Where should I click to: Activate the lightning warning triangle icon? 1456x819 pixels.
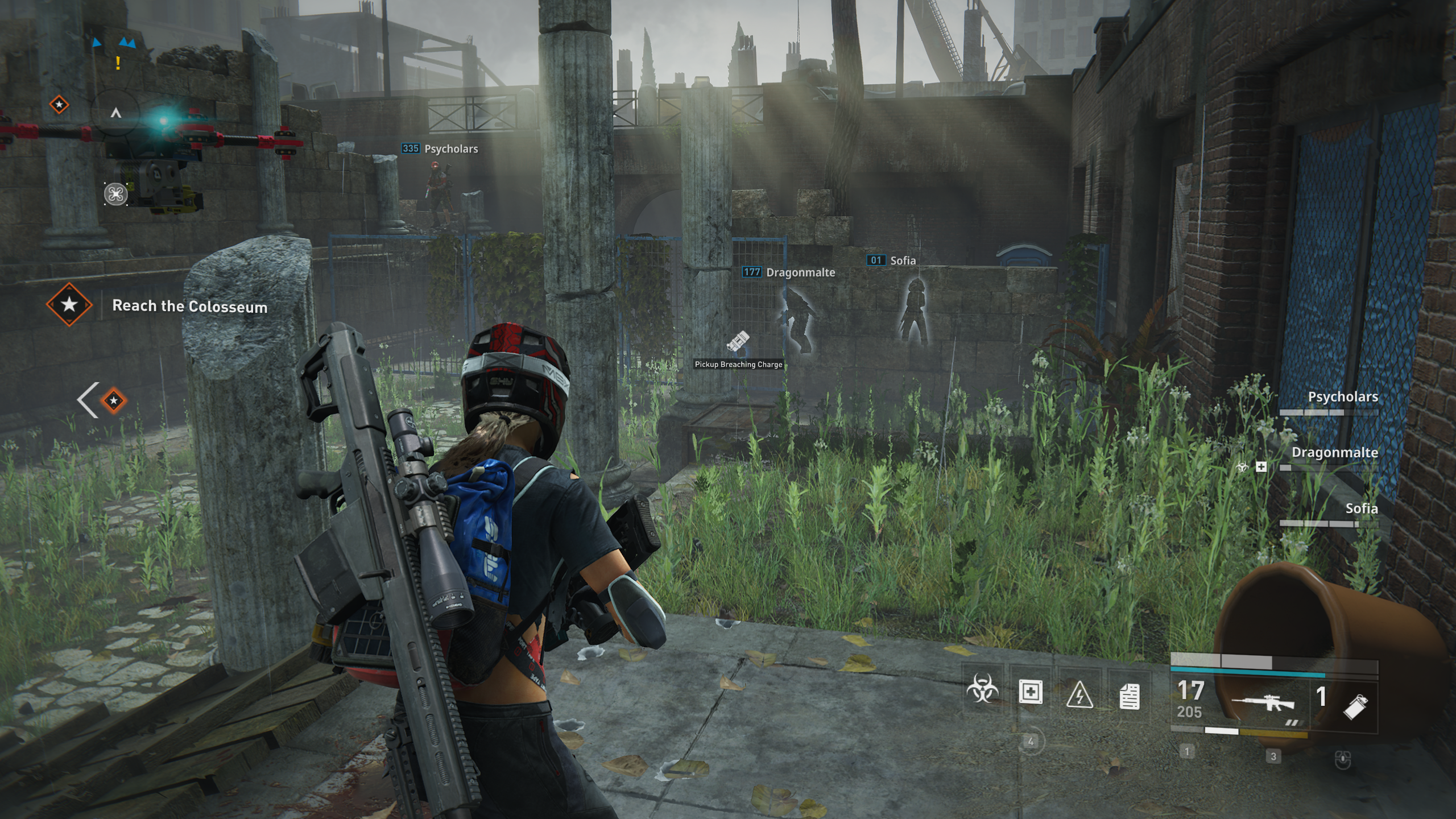[1079, 695]
